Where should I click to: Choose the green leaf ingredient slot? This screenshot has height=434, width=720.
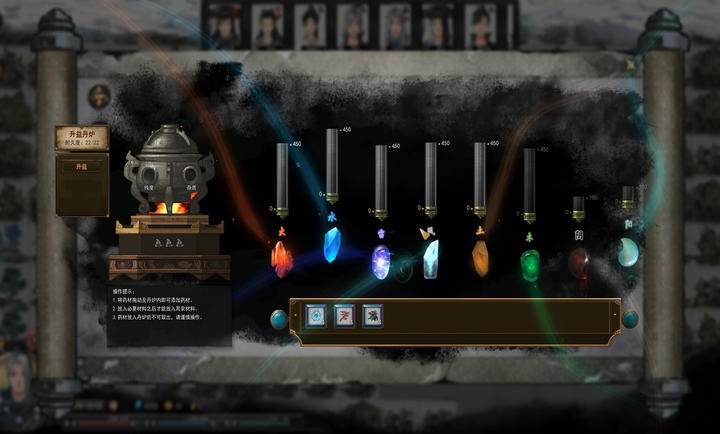click(373, 314)
